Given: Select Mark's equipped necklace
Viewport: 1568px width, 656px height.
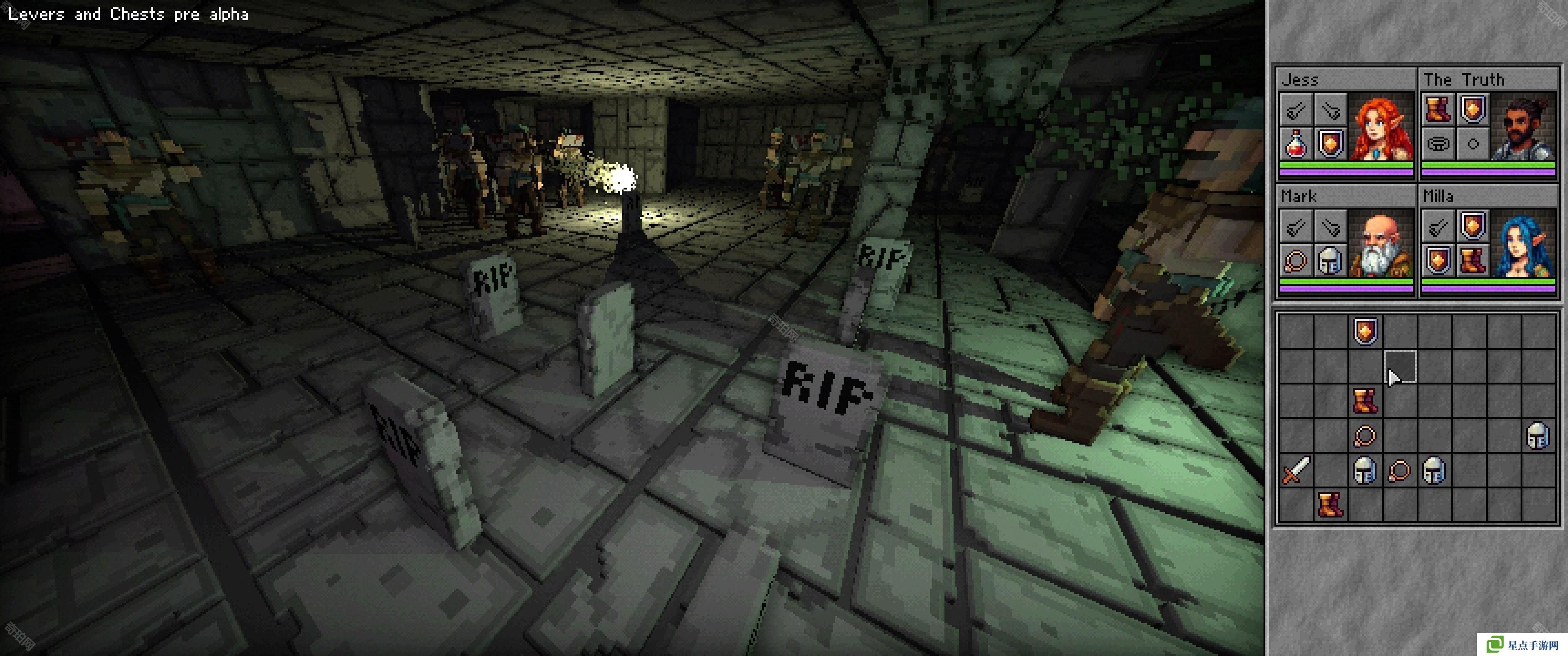Looking at the screenshot, I should [1296, 261].
